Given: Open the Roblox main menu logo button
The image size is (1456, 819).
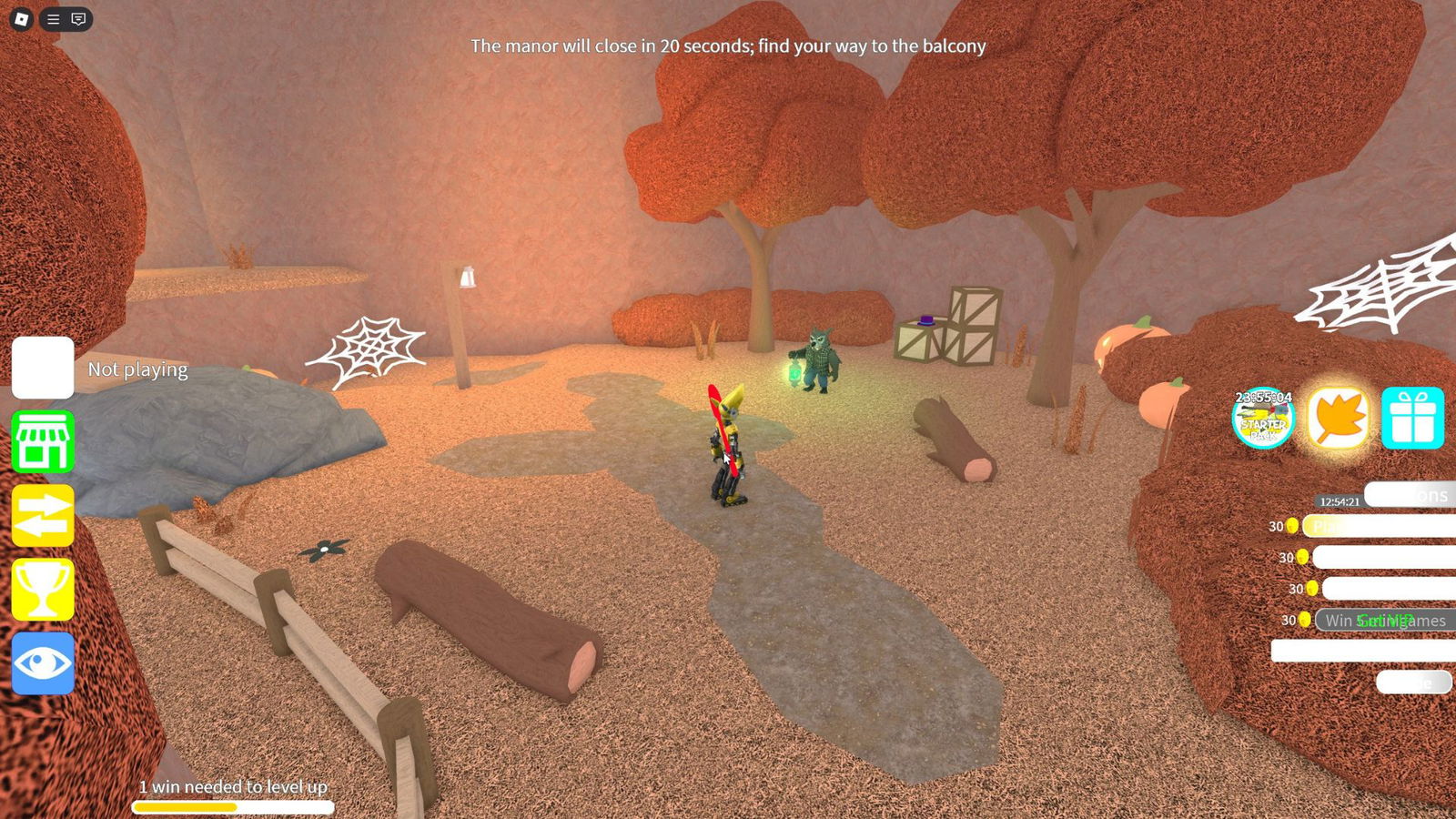Looking at the screenshot, I should [22, 19].
